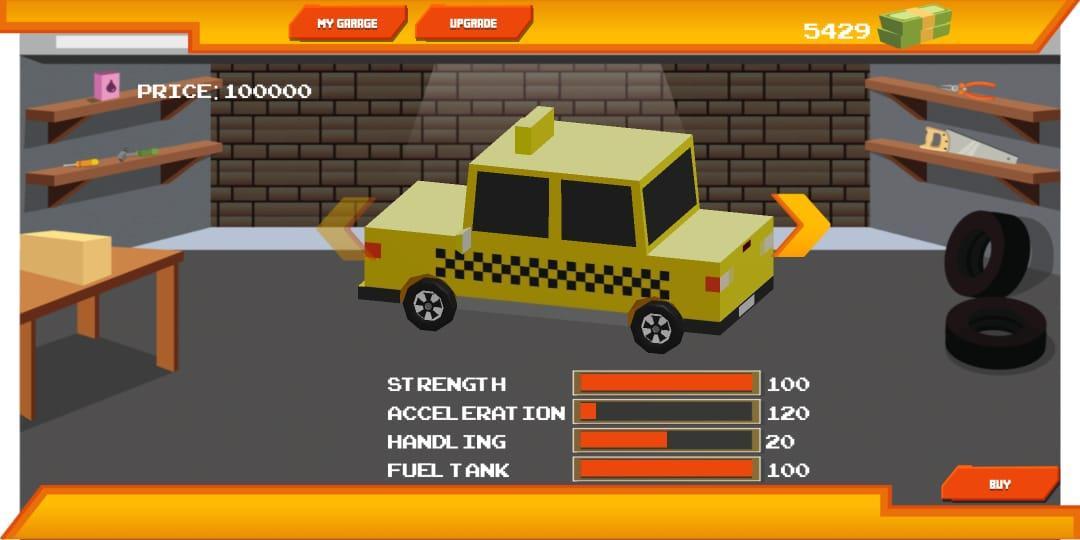This screenshot has height=540, width=1080.
Task: Open the My Garage tab
Action: point(347,23)
